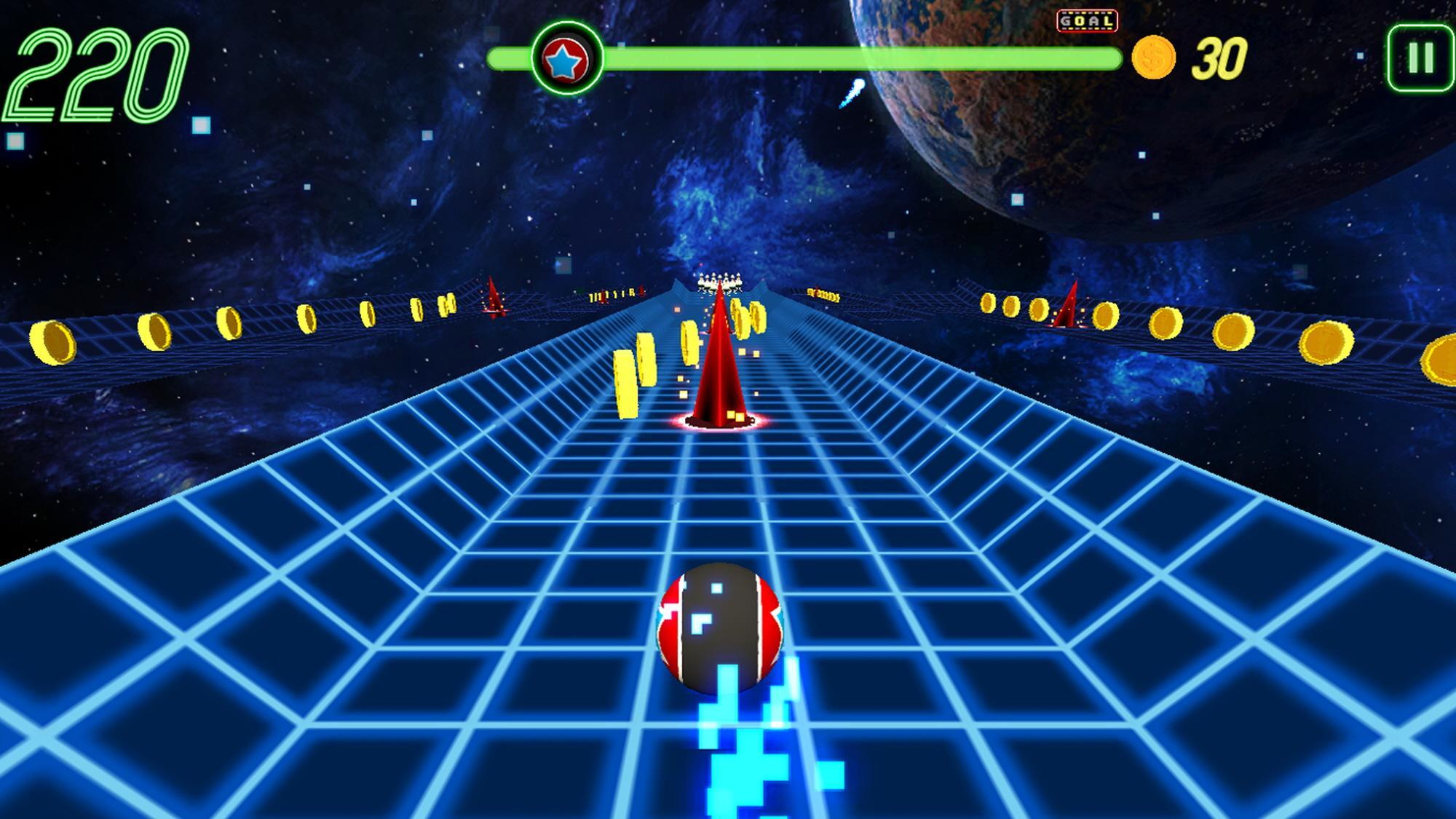Screen dimensions: 1456x819
Task: Click the distant white pin cluster at track end
Action: click(721, 280)
